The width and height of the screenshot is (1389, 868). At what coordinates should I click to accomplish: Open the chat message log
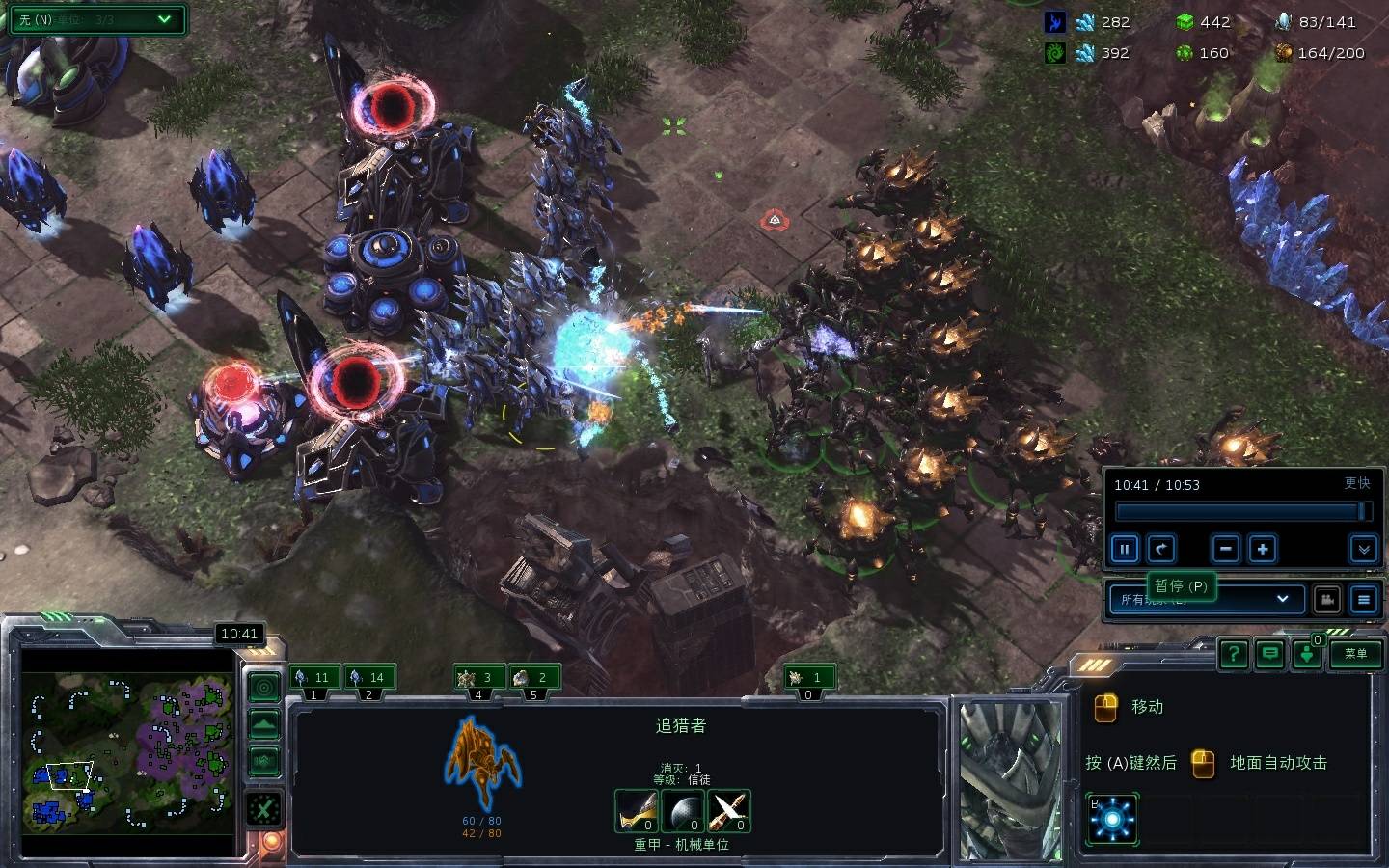click(1270, 654)
